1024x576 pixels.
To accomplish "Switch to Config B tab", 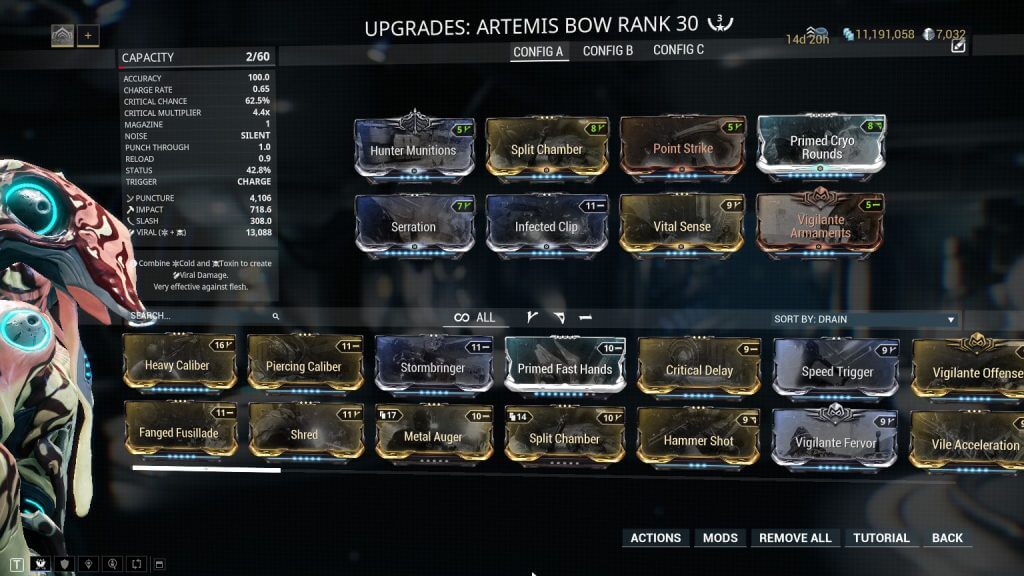I will [608, 50].
